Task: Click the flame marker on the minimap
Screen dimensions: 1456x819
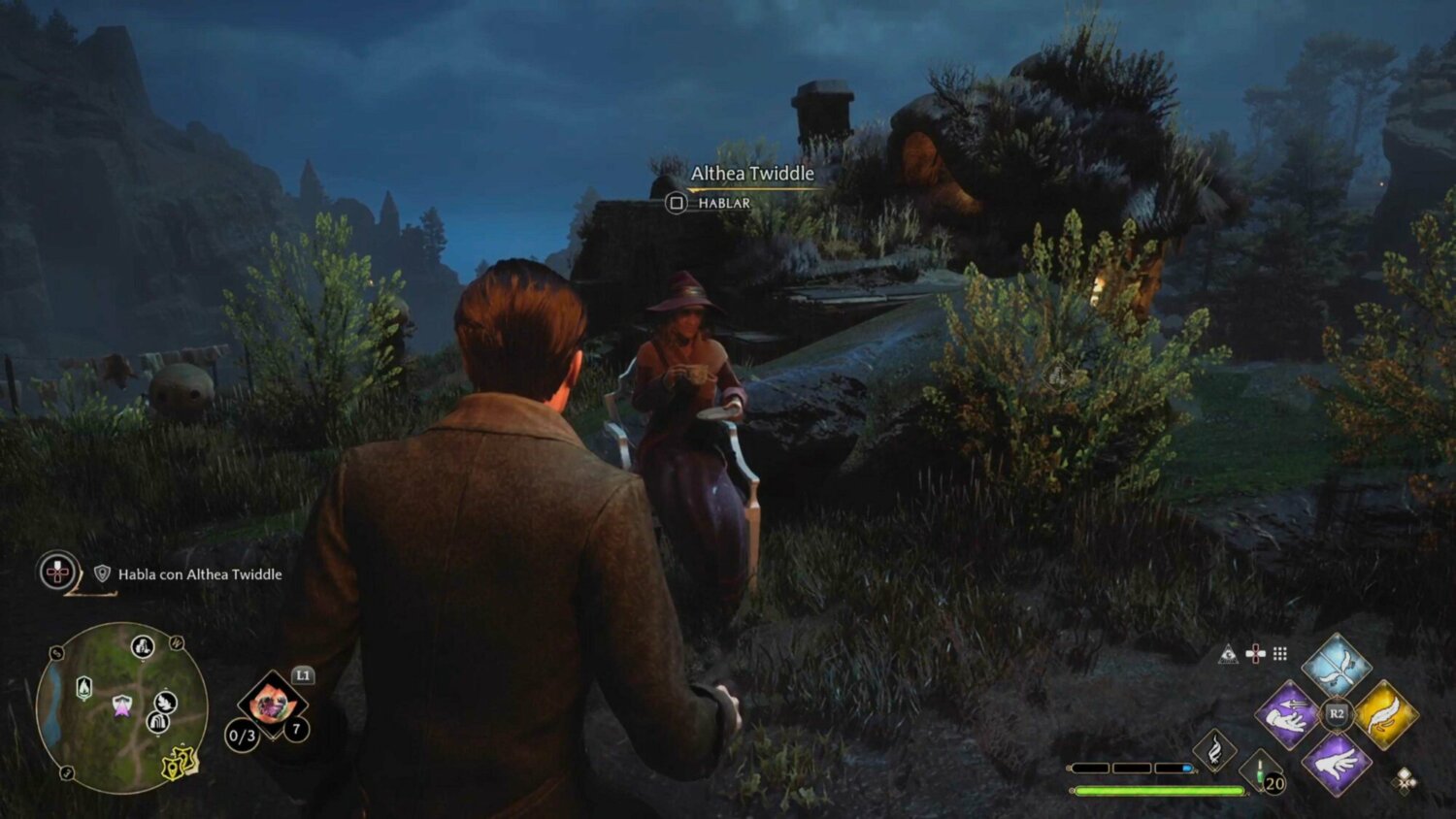Action: [84, 688]
